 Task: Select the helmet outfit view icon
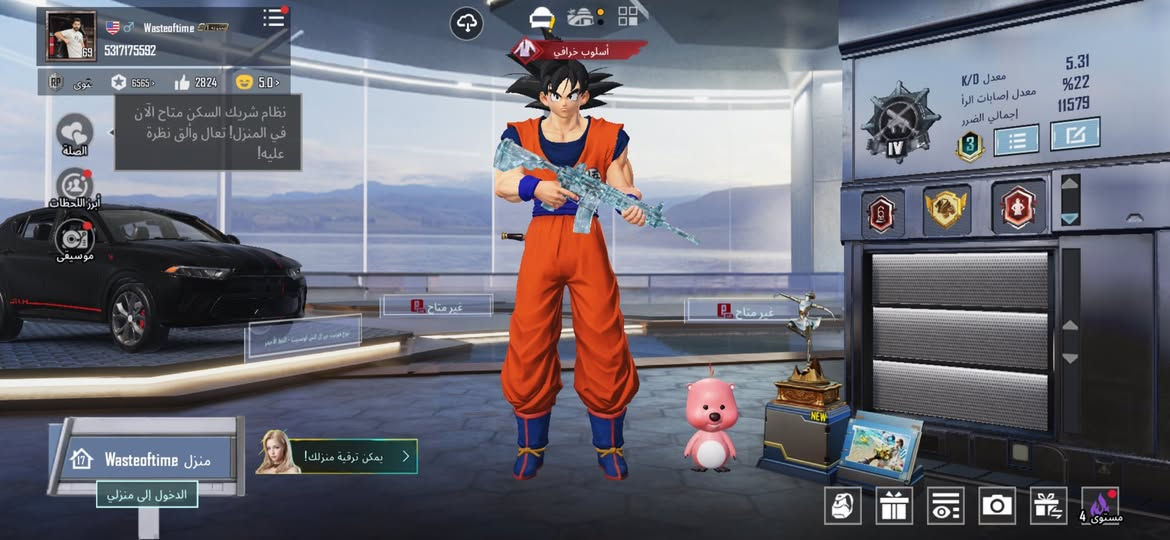pos(542,17)
